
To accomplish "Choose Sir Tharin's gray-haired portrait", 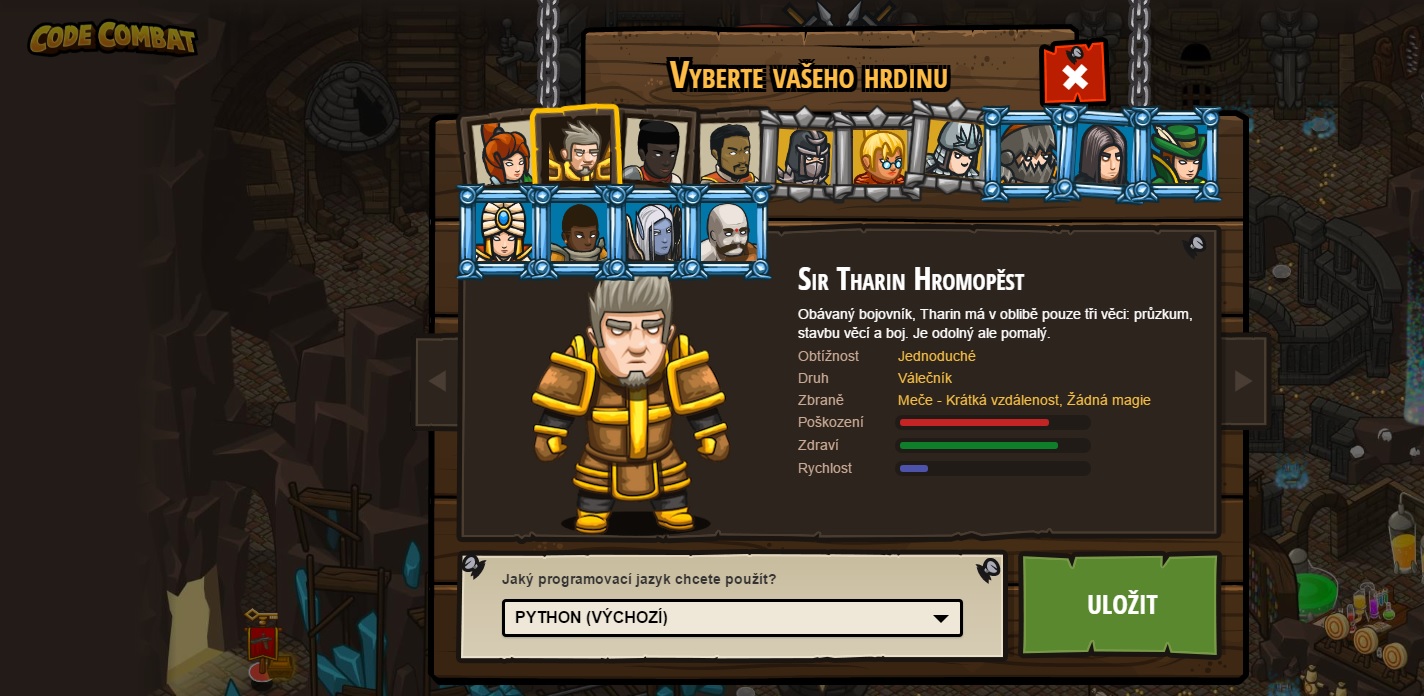I will point(577,150).
